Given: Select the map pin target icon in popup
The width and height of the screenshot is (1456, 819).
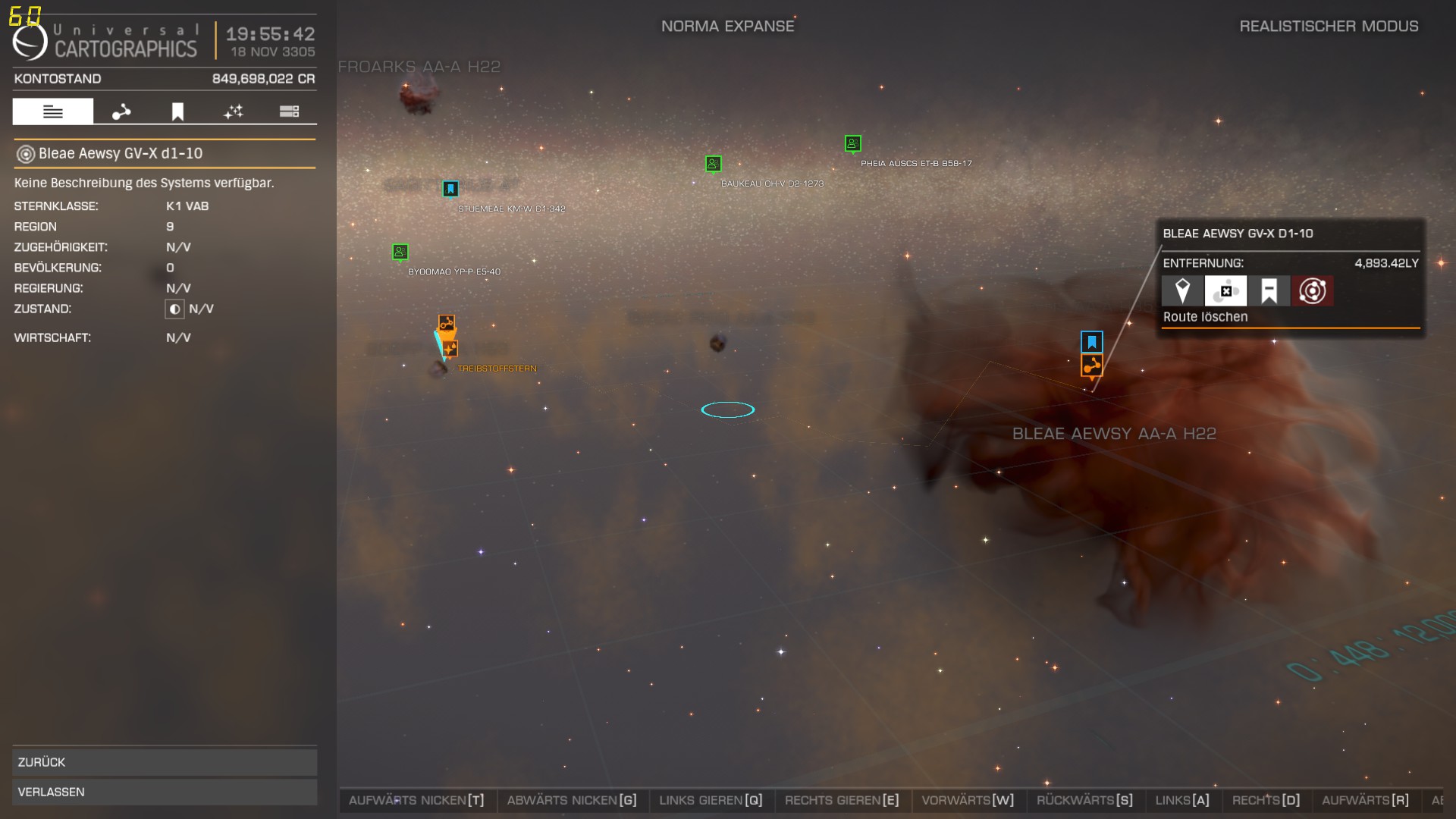Looking at the screenshot, I should (x=1182, y=291).
